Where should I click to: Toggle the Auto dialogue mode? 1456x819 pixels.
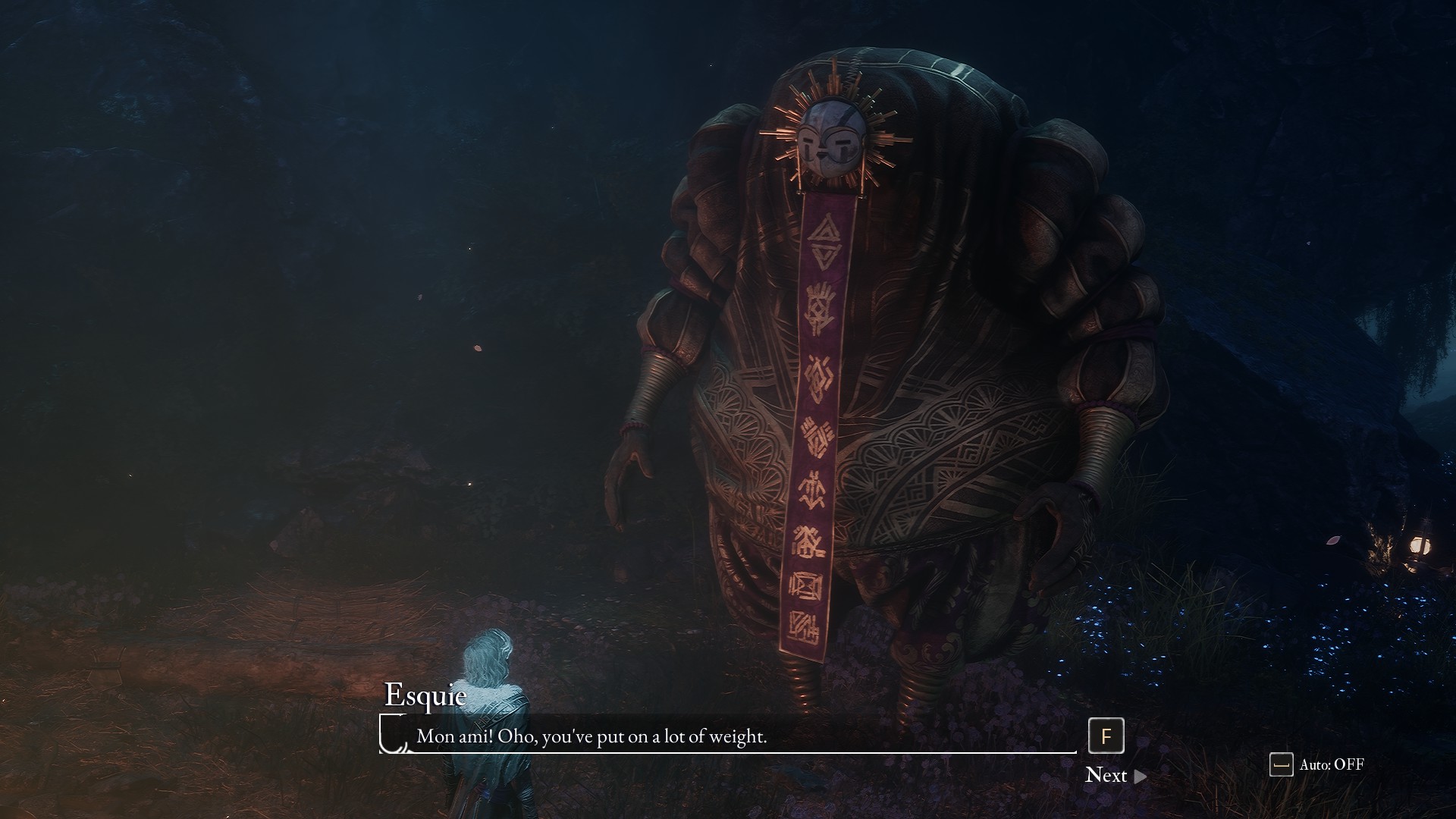coord(1317,764)
